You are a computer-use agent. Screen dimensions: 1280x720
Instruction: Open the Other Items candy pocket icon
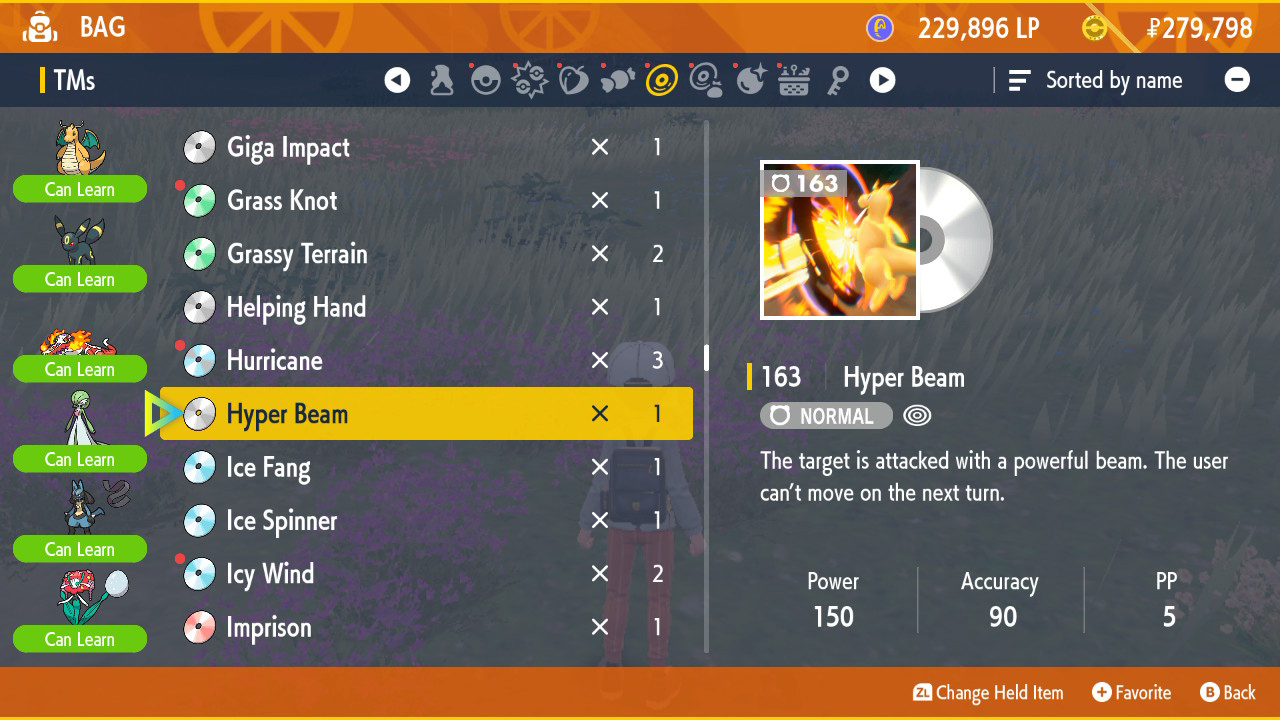(616, 80)
